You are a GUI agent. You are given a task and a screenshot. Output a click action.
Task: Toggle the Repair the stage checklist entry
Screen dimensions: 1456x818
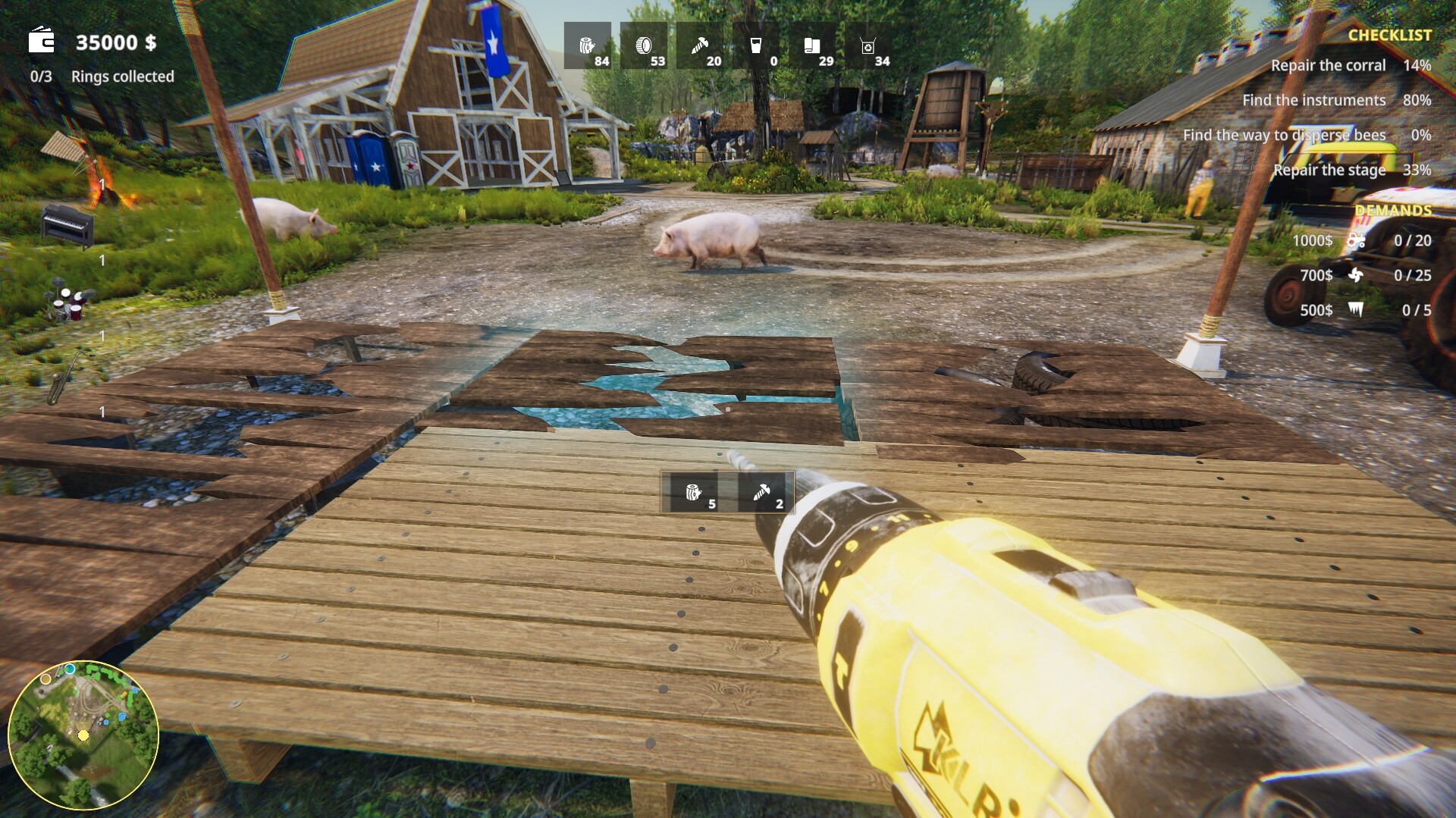[1329, 170]
